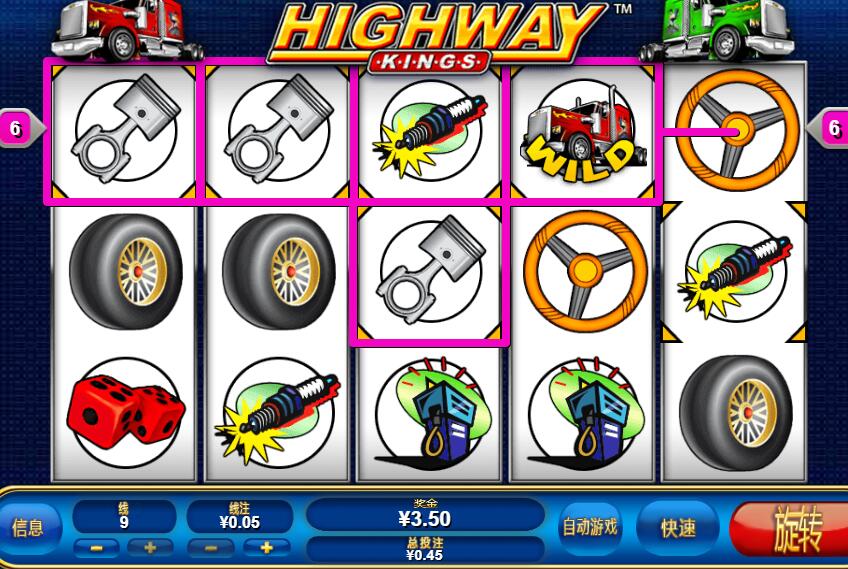Toggle the 快速 fast mode
This screenshot has width=848, height=569.
679,527
